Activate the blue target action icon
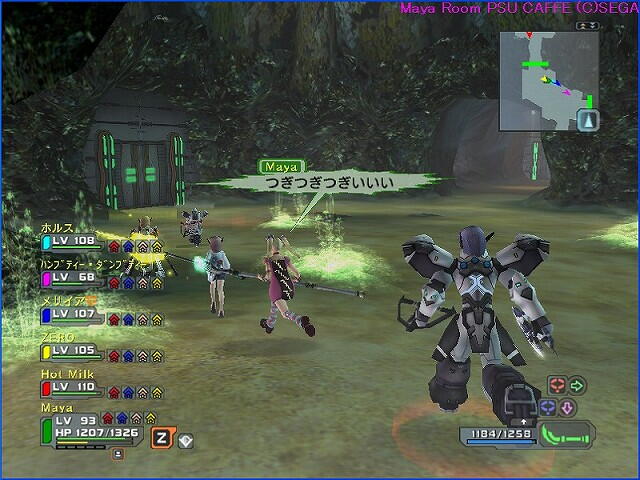This screenshot has width=640, height=480. click(547, 407)
